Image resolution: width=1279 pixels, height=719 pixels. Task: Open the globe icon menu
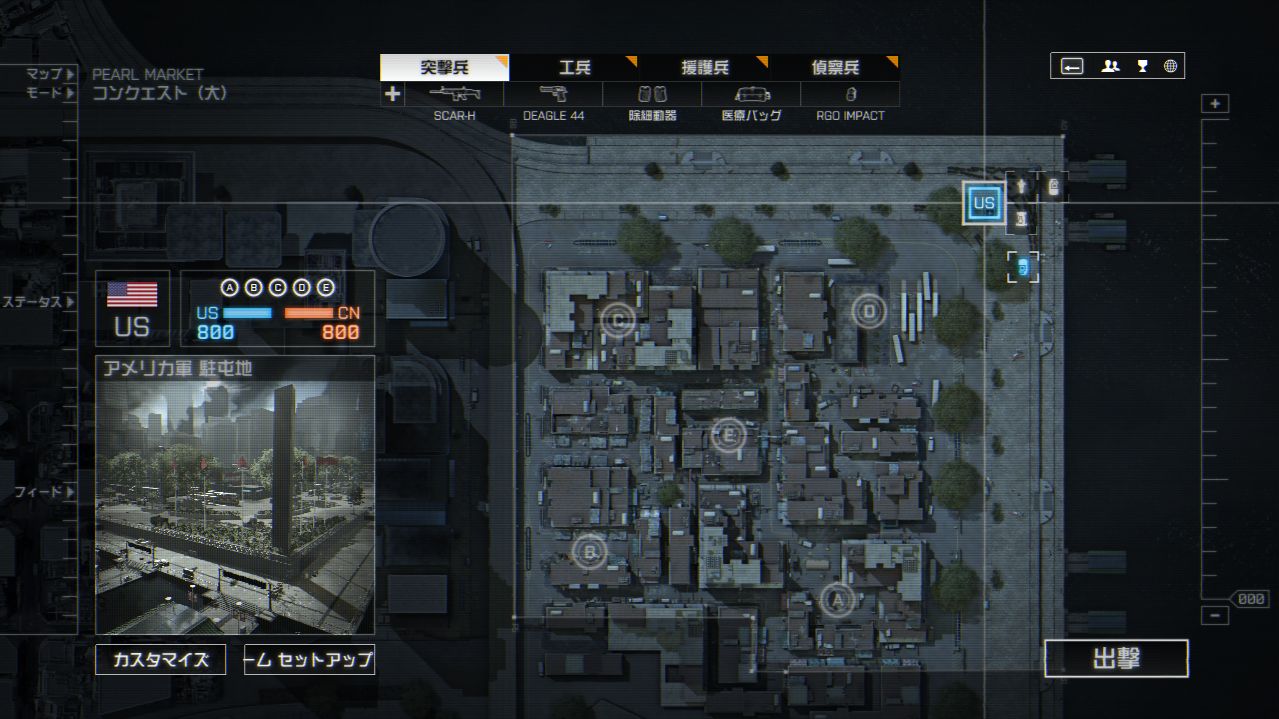[x=1170, y=66]
